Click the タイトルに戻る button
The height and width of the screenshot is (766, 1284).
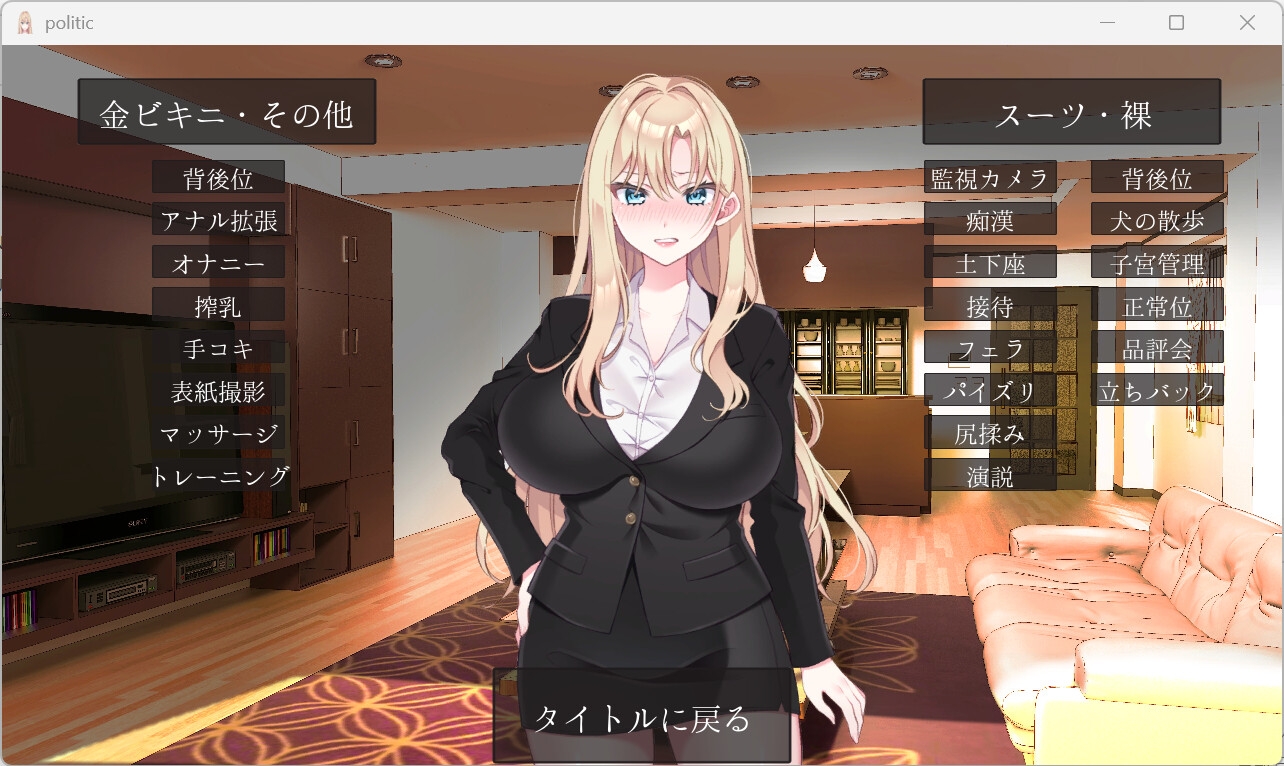coord(642,717)
